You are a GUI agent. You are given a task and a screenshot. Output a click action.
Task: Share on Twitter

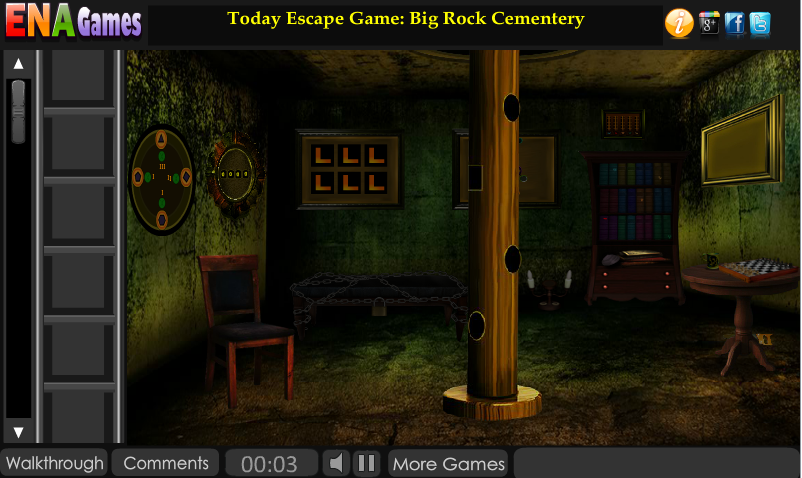760,23
